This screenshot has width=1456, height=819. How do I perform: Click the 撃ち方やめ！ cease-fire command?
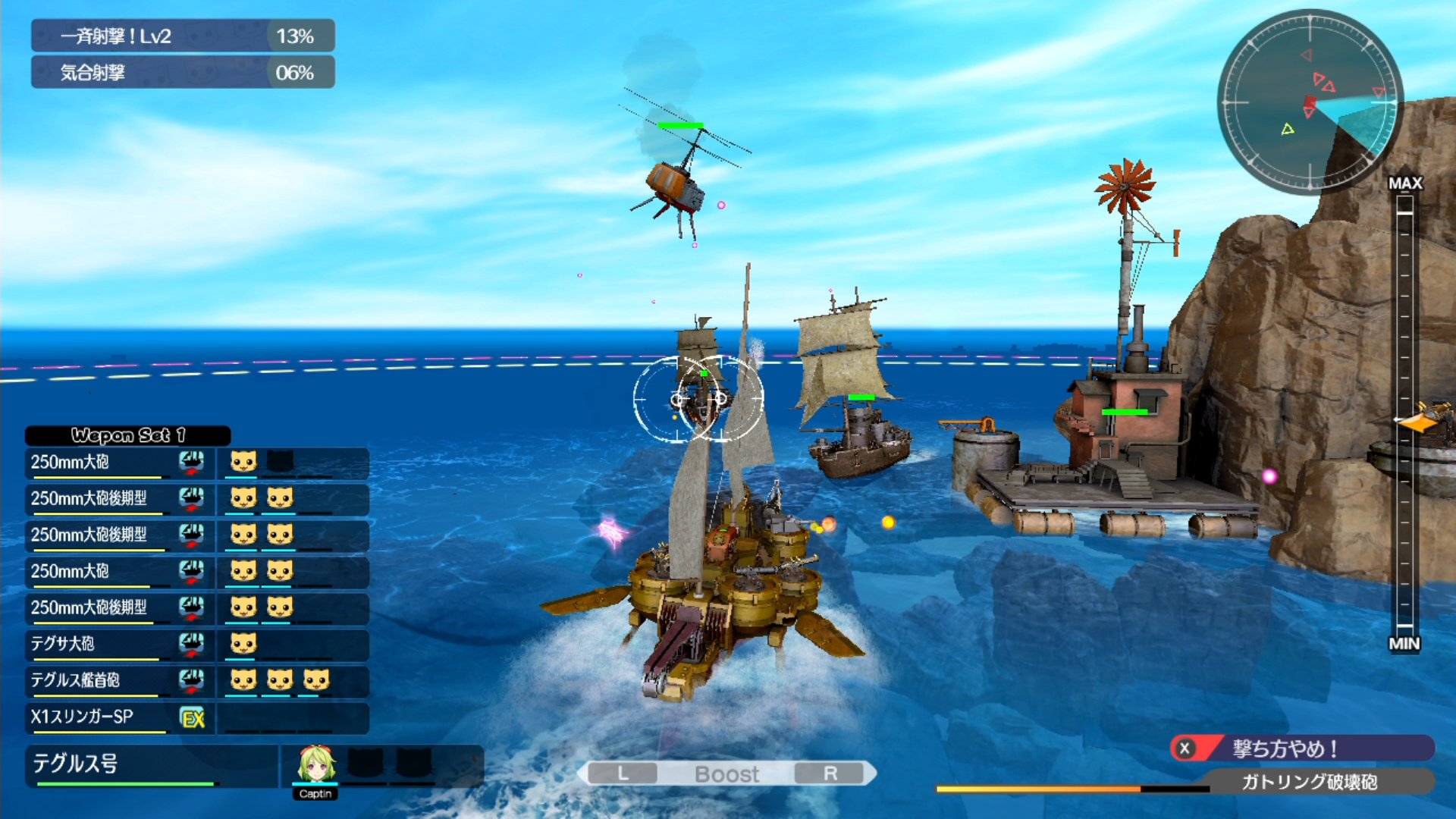pos(1301,748)
